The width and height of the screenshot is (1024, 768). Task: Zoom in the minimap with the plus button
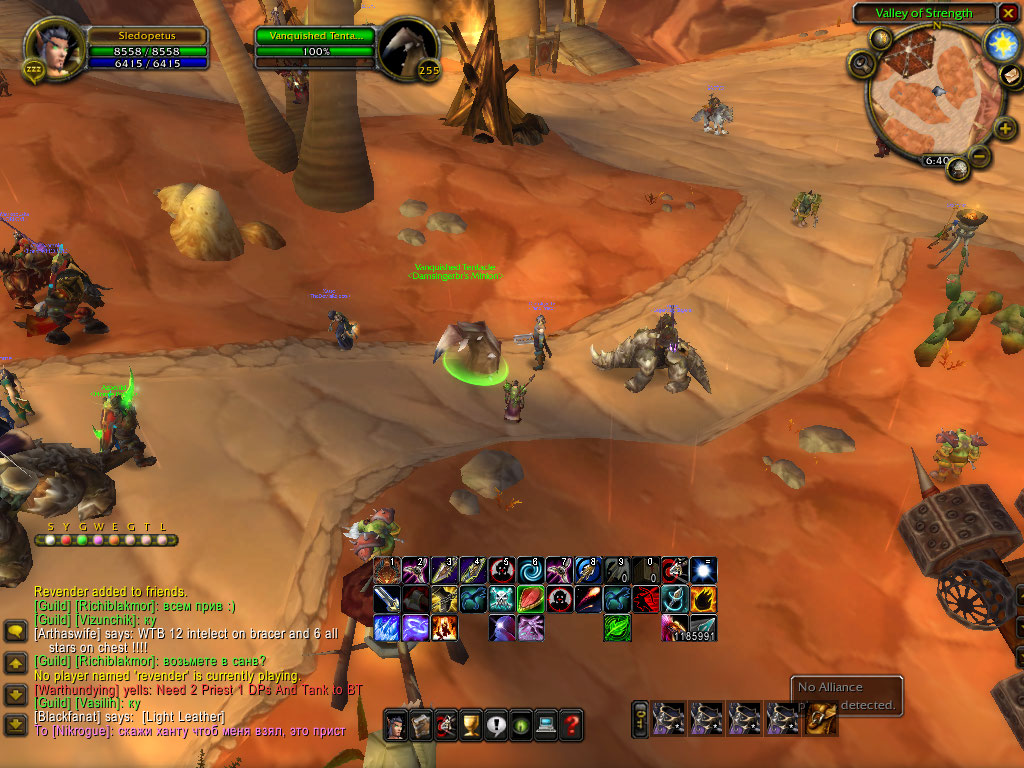1004,128
